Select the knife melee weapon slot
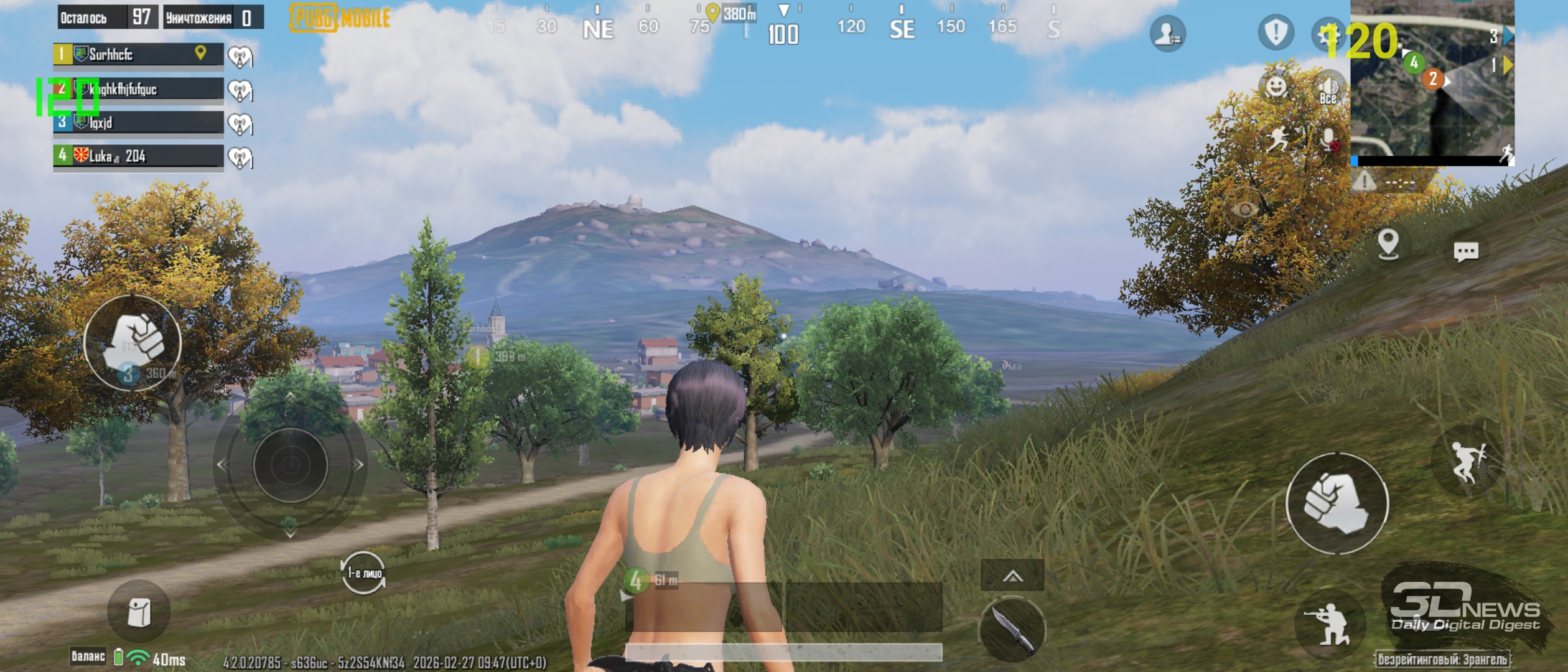Image resolution: width=1568 pixels, height=672 pixels. point(1012,630)
